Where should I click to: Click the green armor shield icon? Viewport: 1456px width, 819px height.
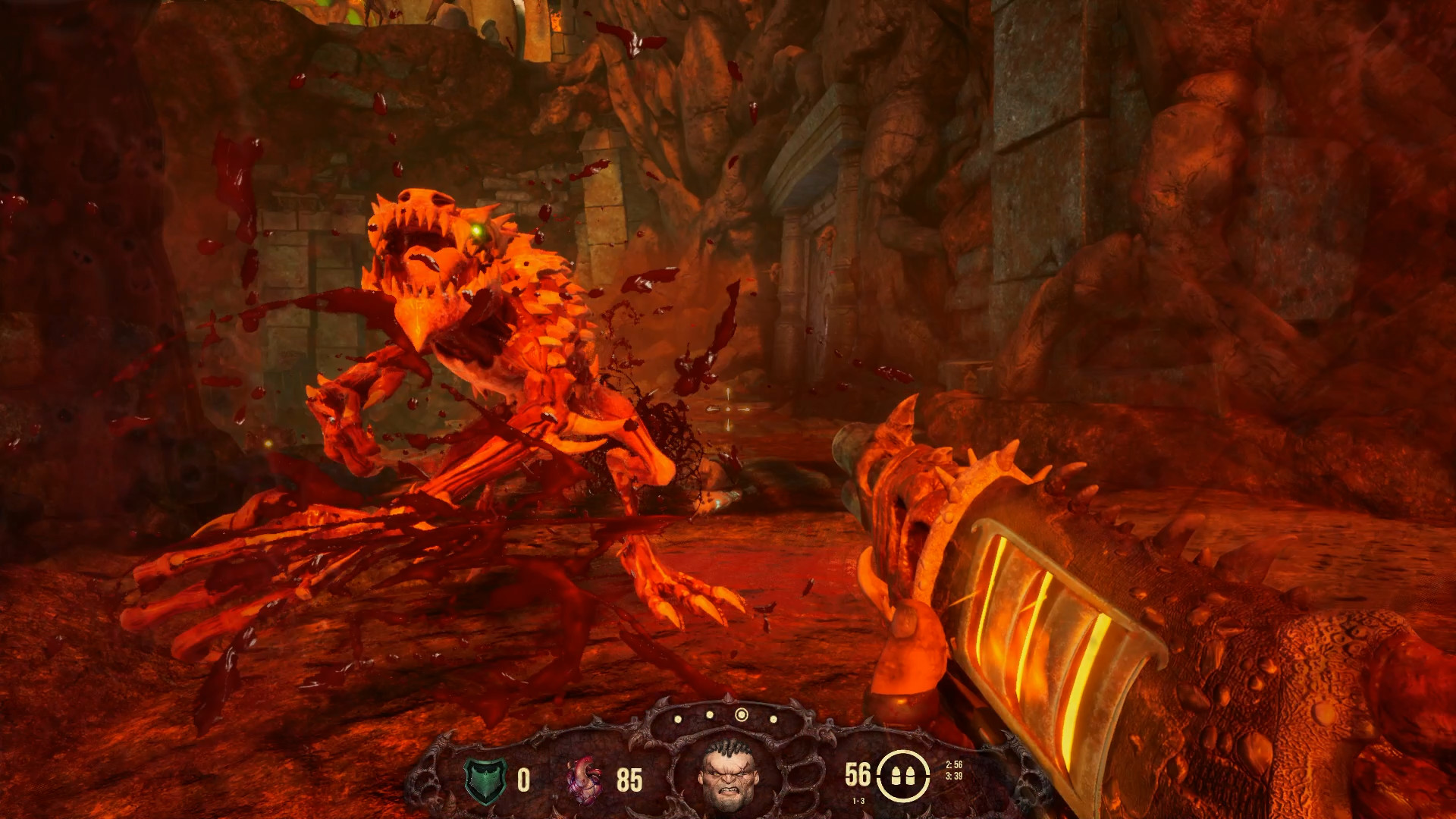point(484,780)
